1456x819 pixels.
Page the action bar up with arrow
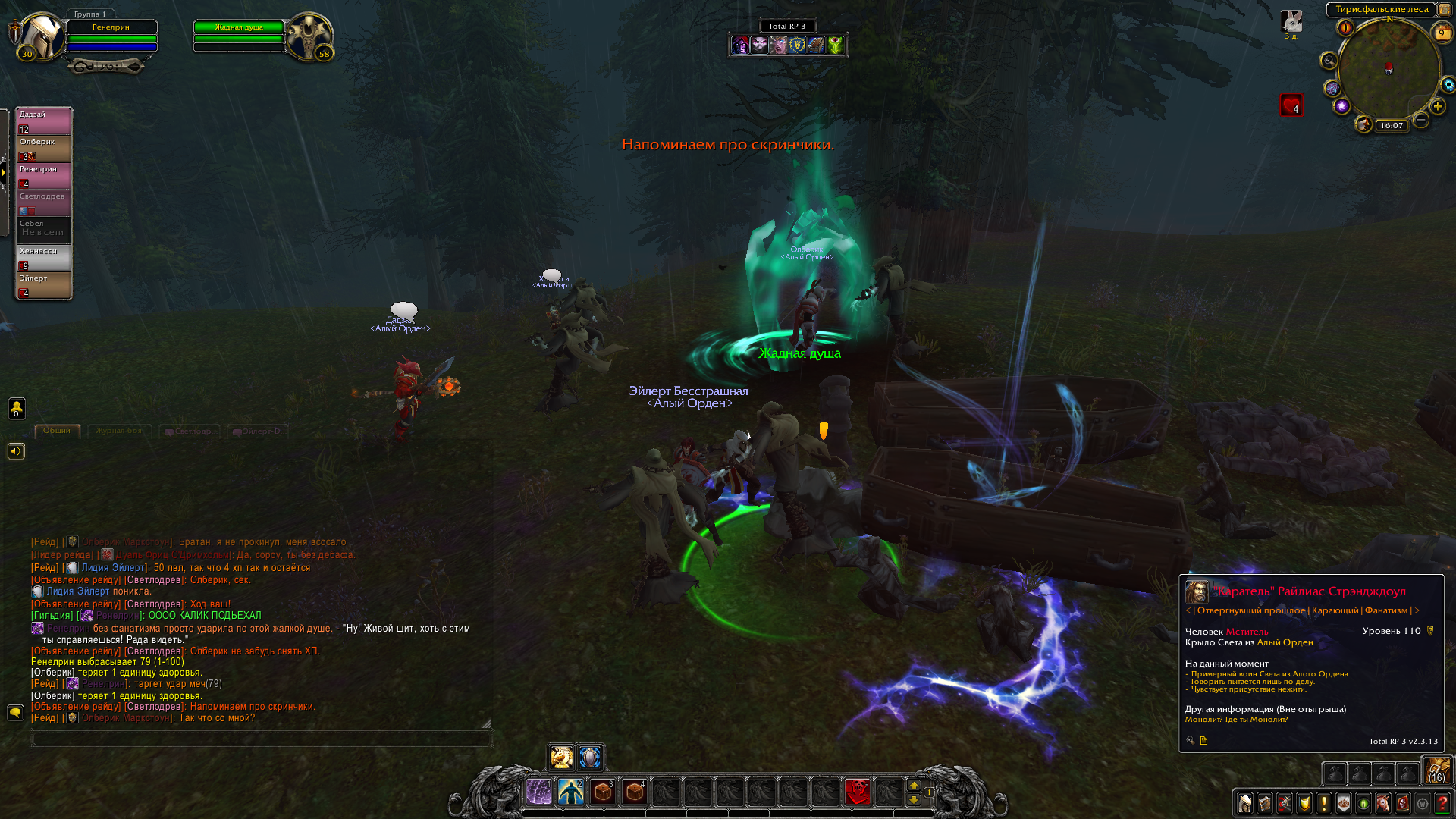(914, 786)
